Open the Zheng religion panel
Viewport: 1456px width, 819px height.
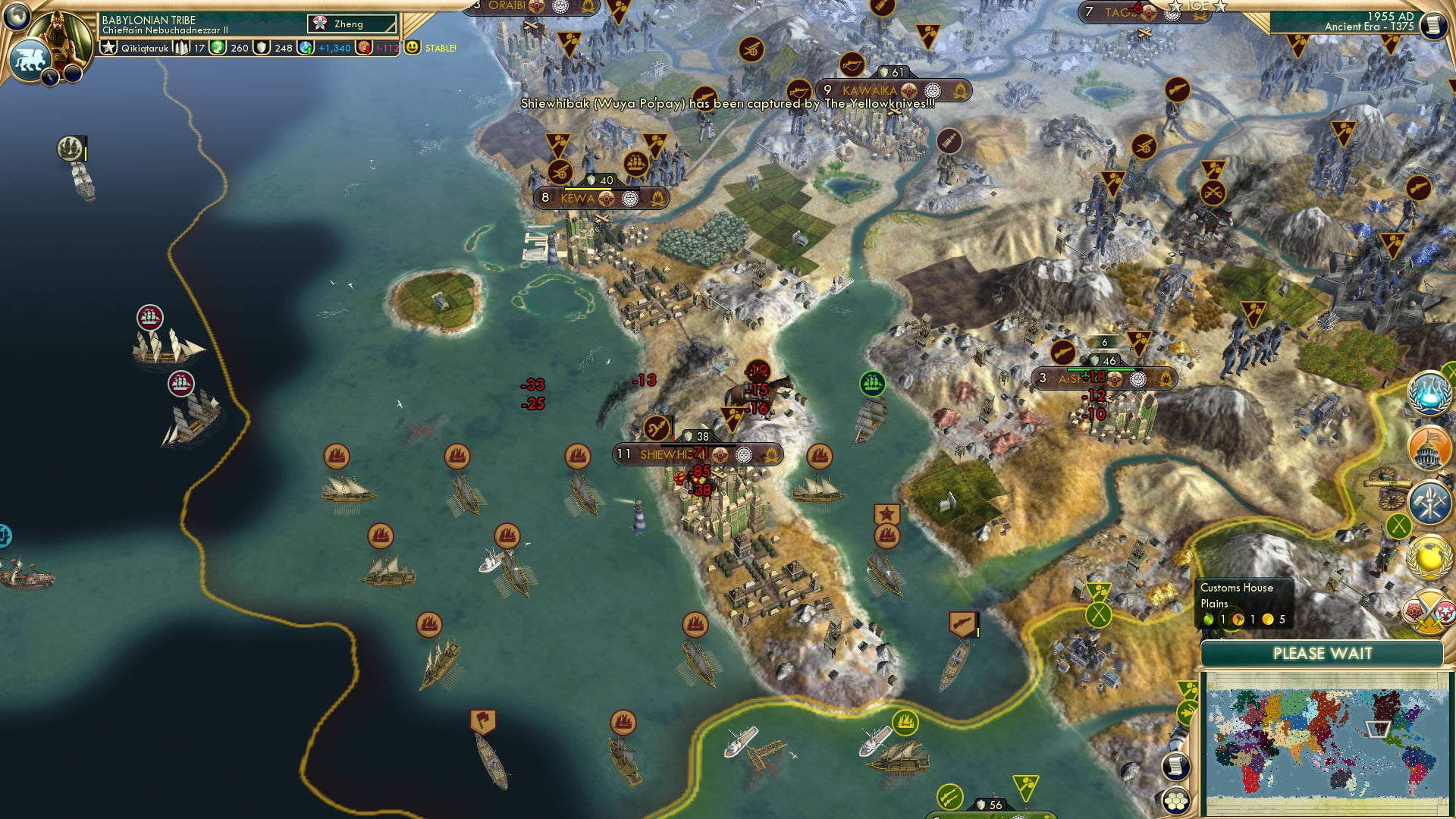pyautogui.click(x=352, y=24)
